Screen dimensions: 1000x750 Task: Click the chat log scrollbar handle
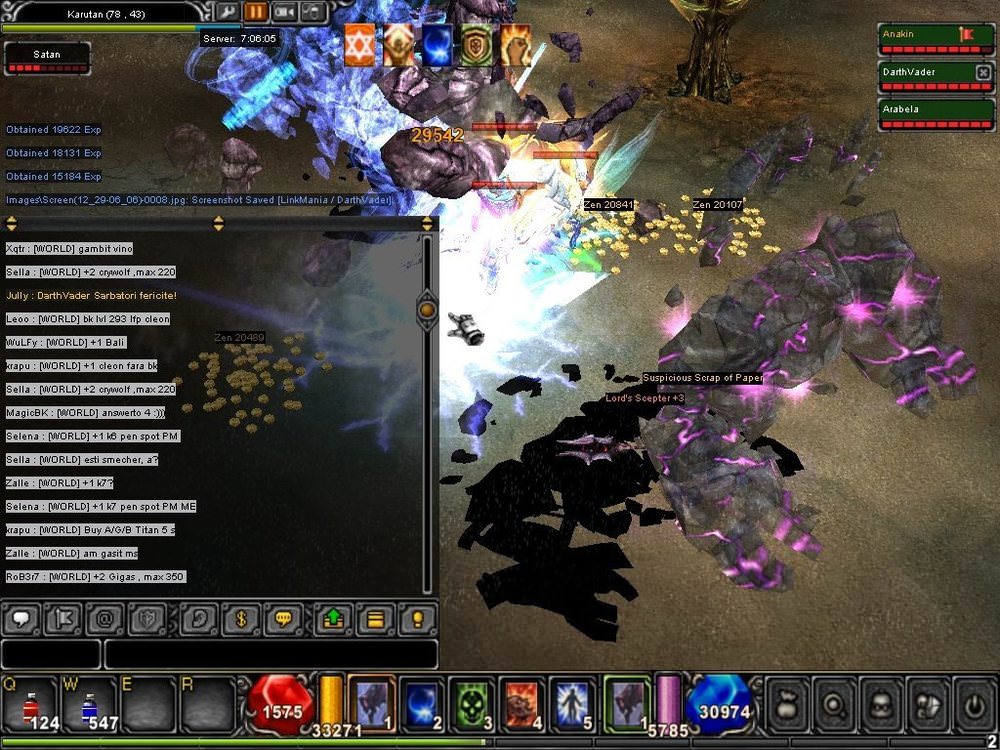(x=427, y=310)
